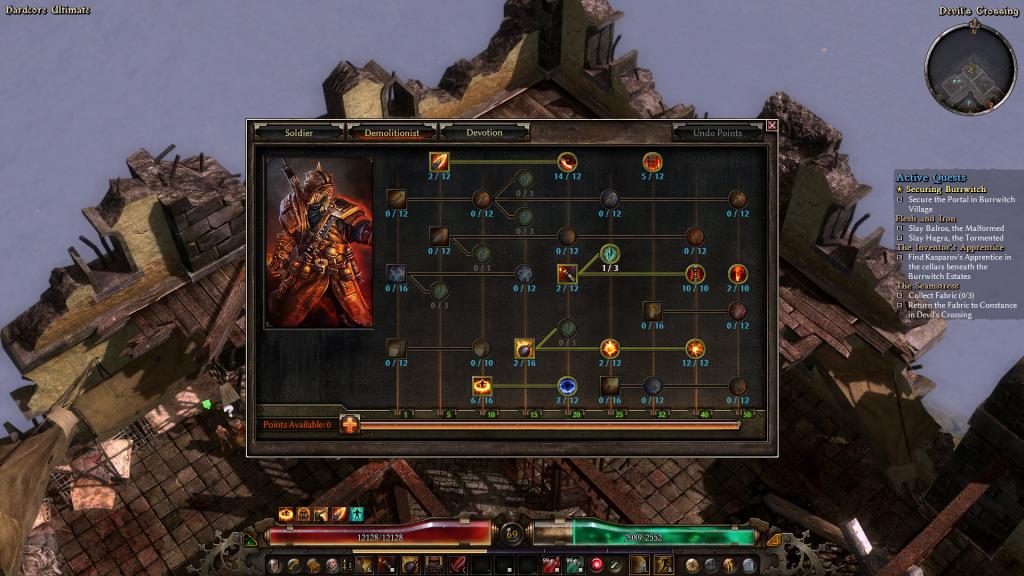Click the round red button on hotbar

coord(597,566)
